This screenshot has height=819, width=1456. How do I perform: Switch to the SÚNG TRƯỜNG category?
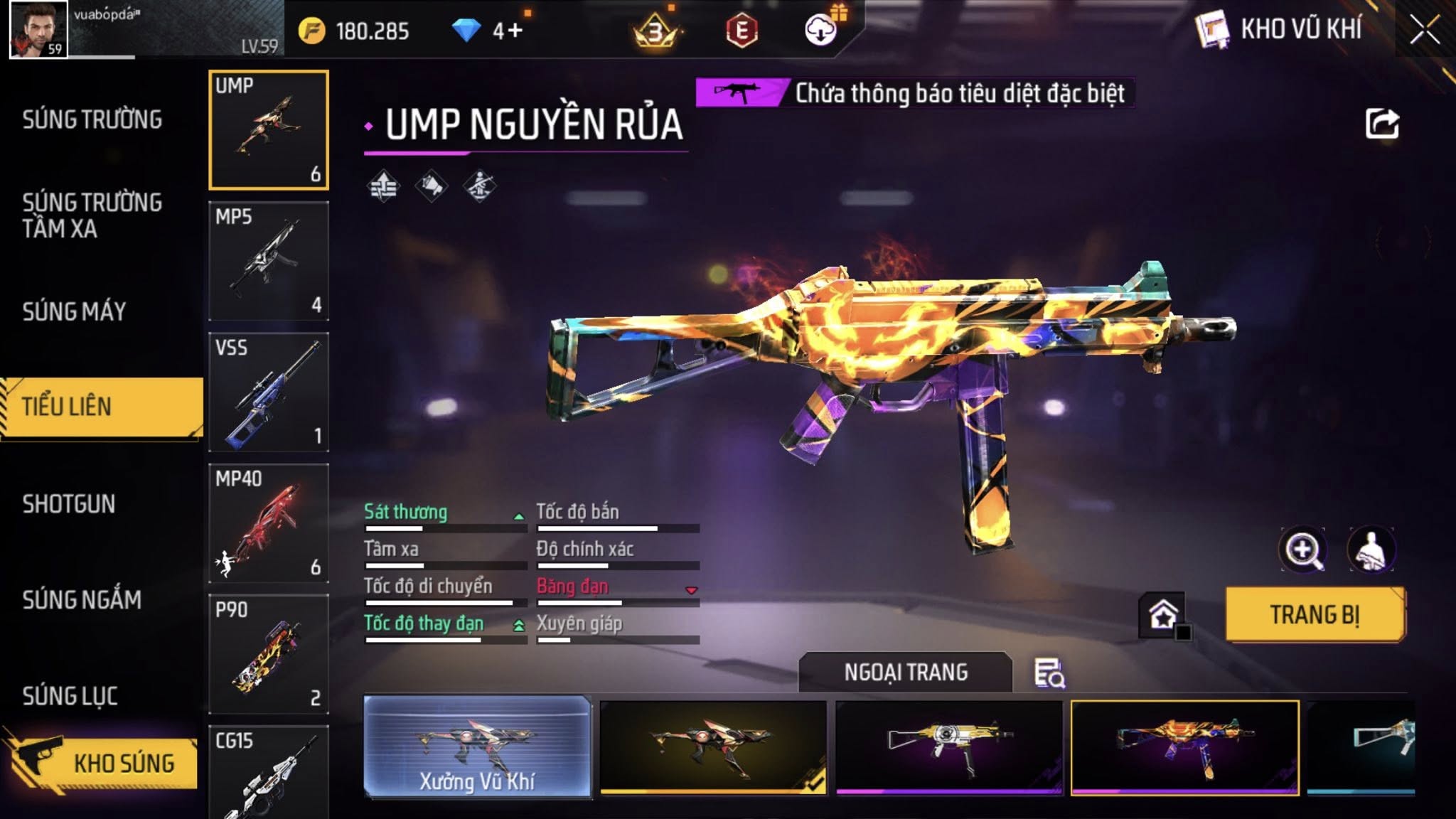[92, 119]
